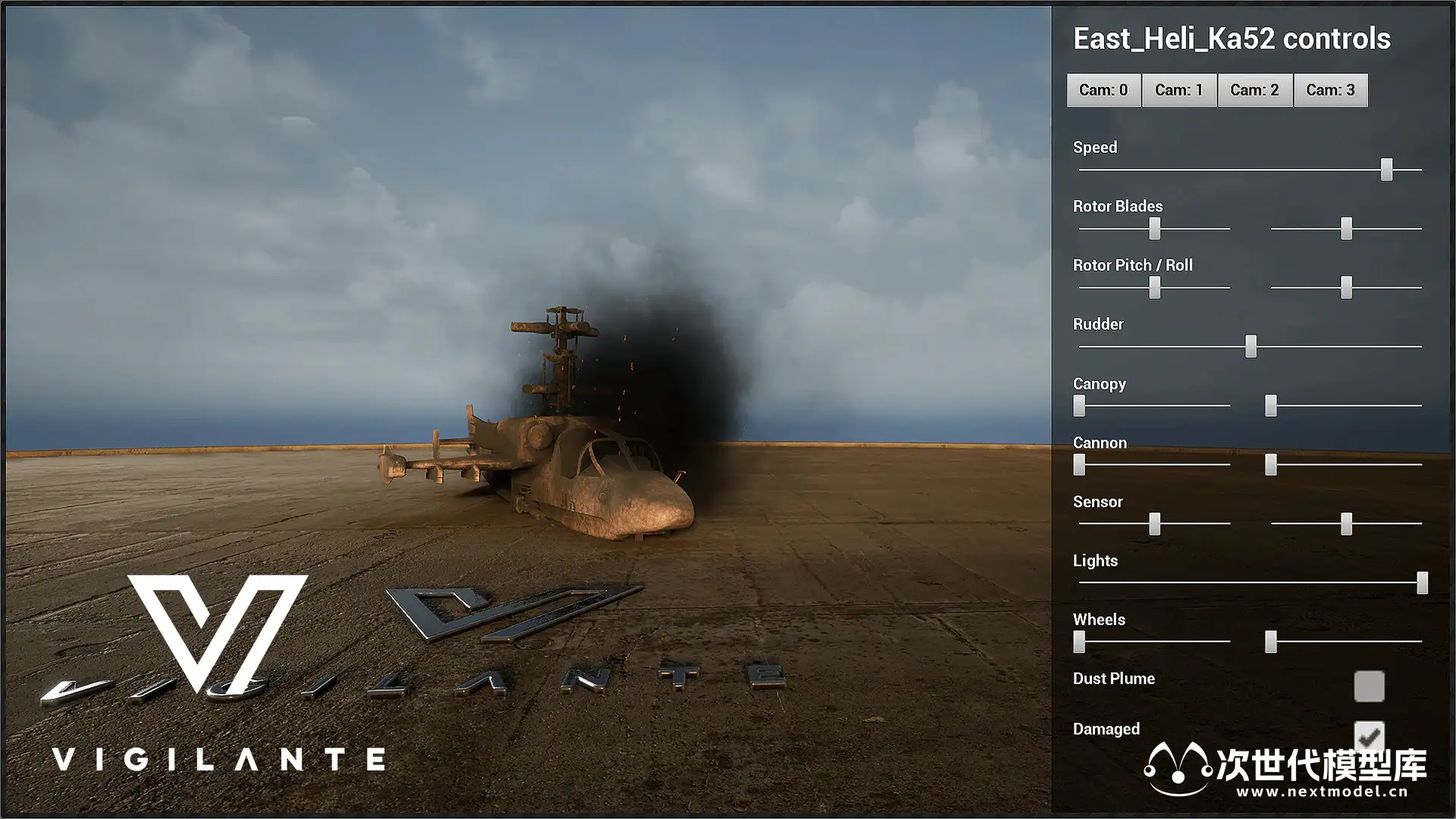Toggle the Dust Plume checkbox
This screenshot has width=1456, height=819.
tap(1369, 686)
